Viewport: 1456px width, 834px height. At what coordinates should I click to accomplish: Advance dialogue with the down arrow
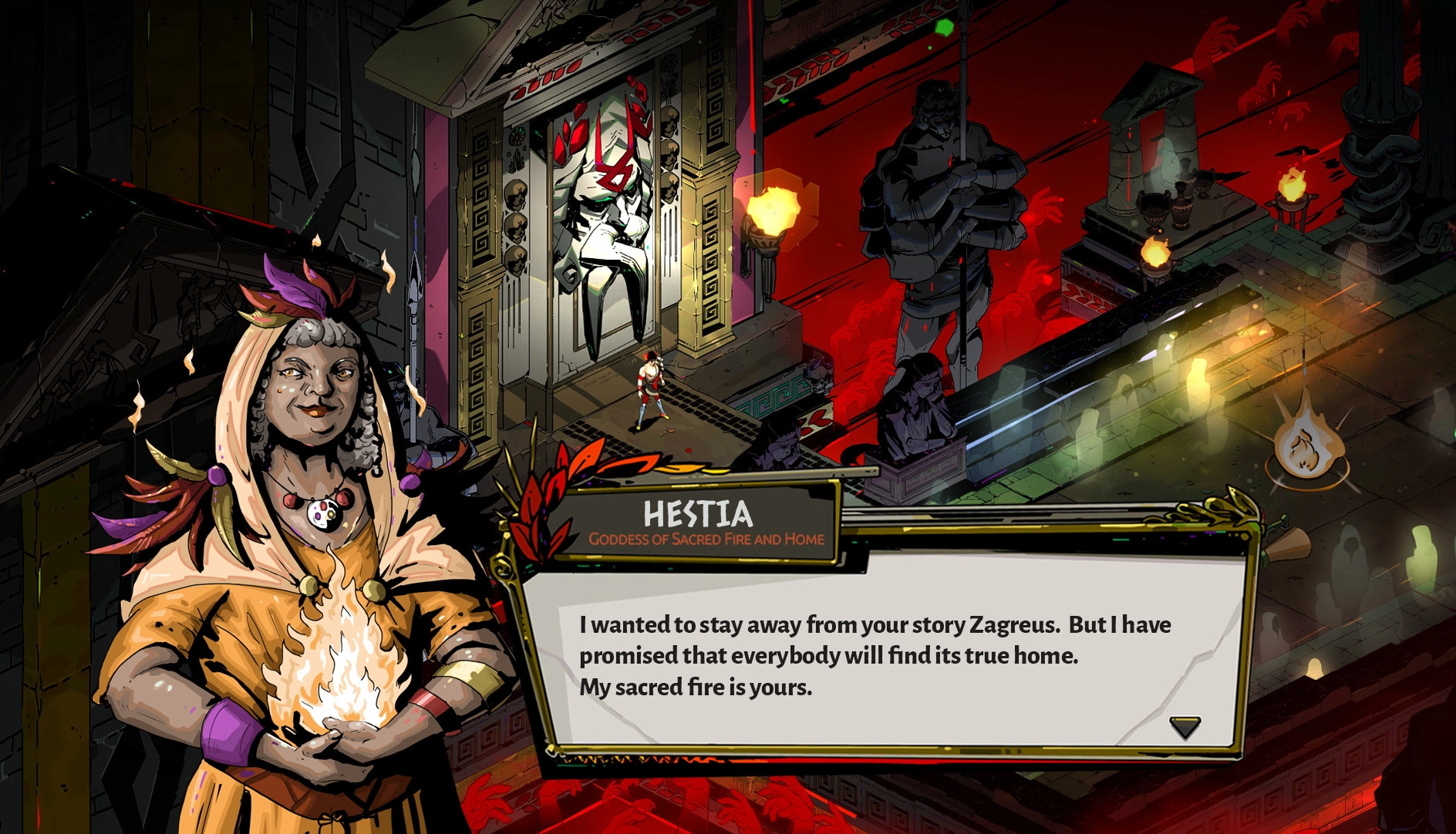(x=1185, y=726)
